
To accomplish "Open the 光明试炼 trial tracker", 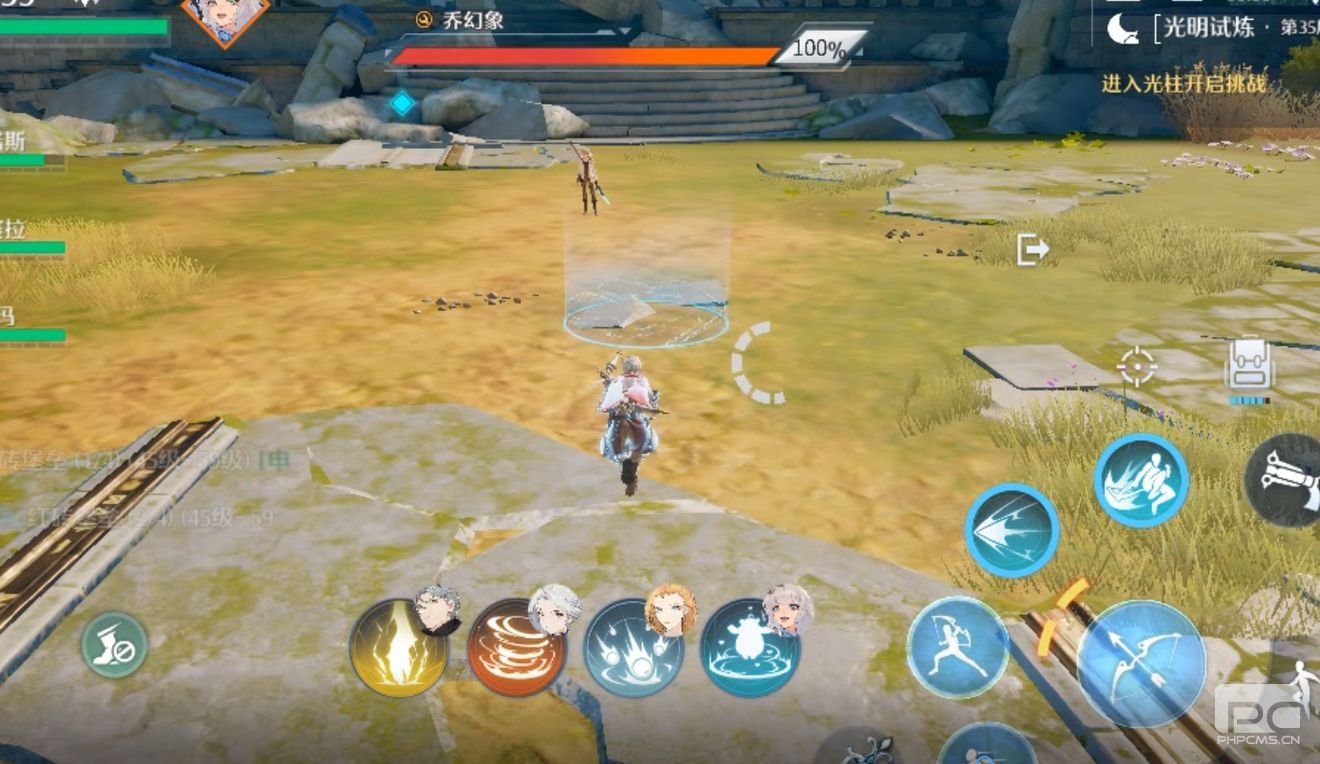I will click(x=1210, y=28).
